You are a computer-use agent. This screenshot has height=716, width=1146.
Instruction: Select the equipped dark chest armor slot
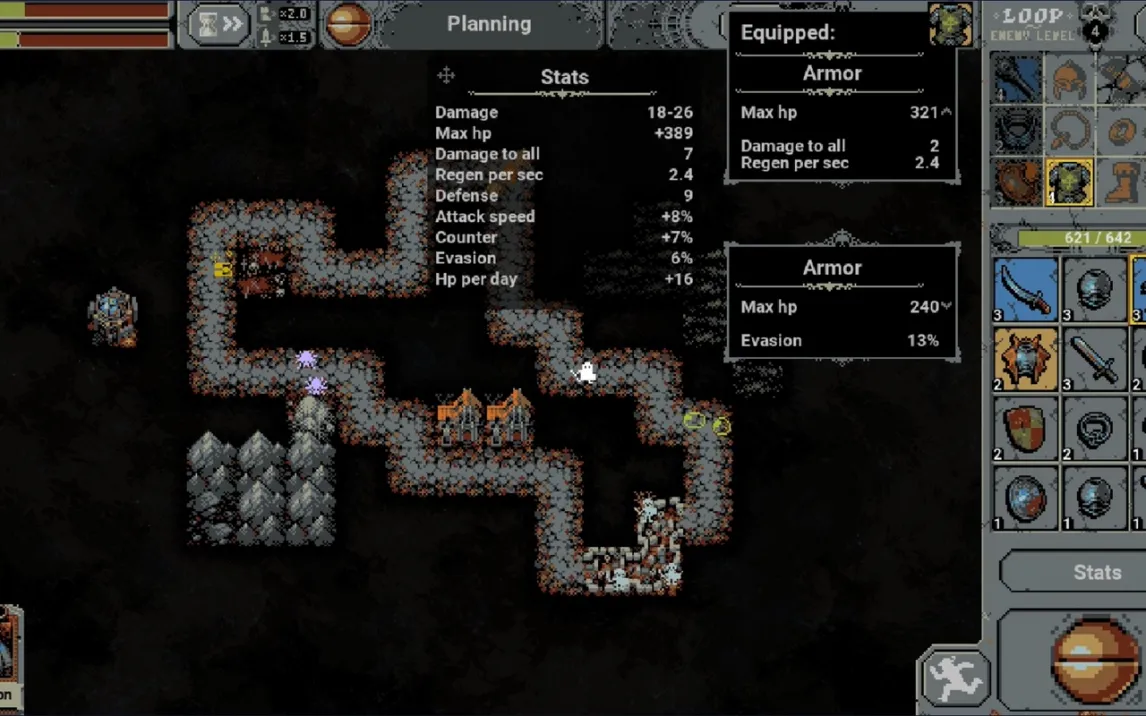(x=1017, y=130)
